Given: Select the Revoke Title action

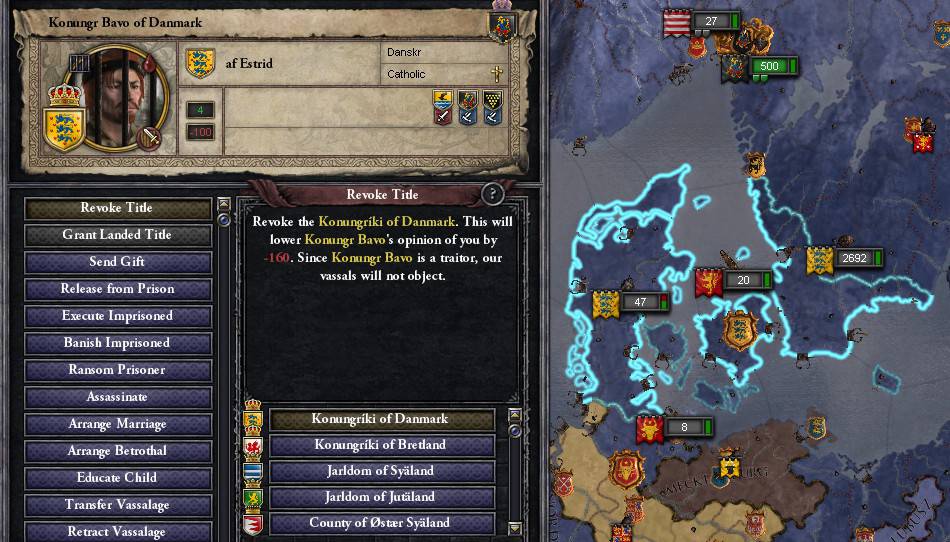Looking at the screenshot, I should (117, 208).
